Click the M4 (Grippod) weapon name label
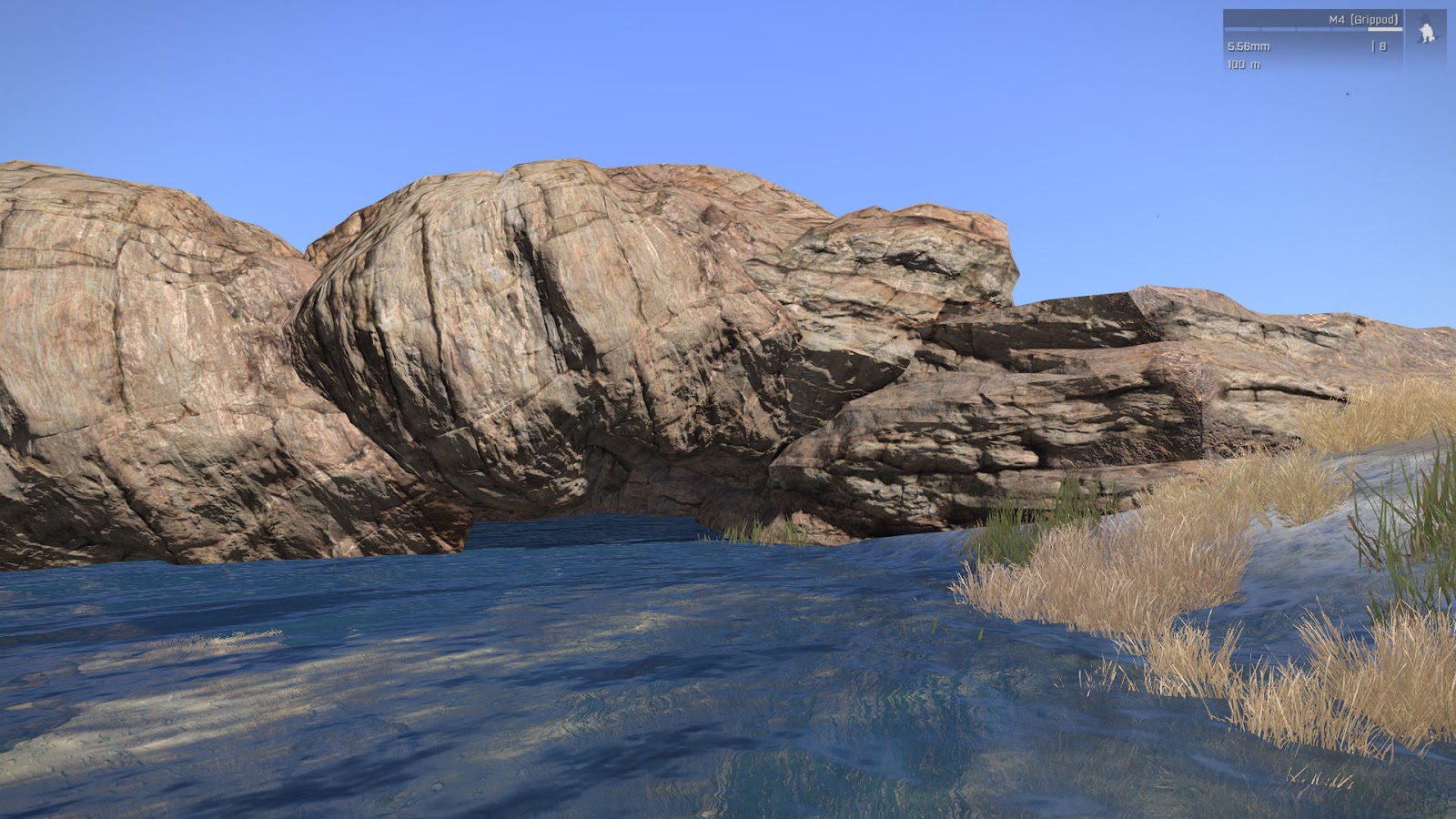Viewport: 1456px width, 819px height. pos(1363,20)
